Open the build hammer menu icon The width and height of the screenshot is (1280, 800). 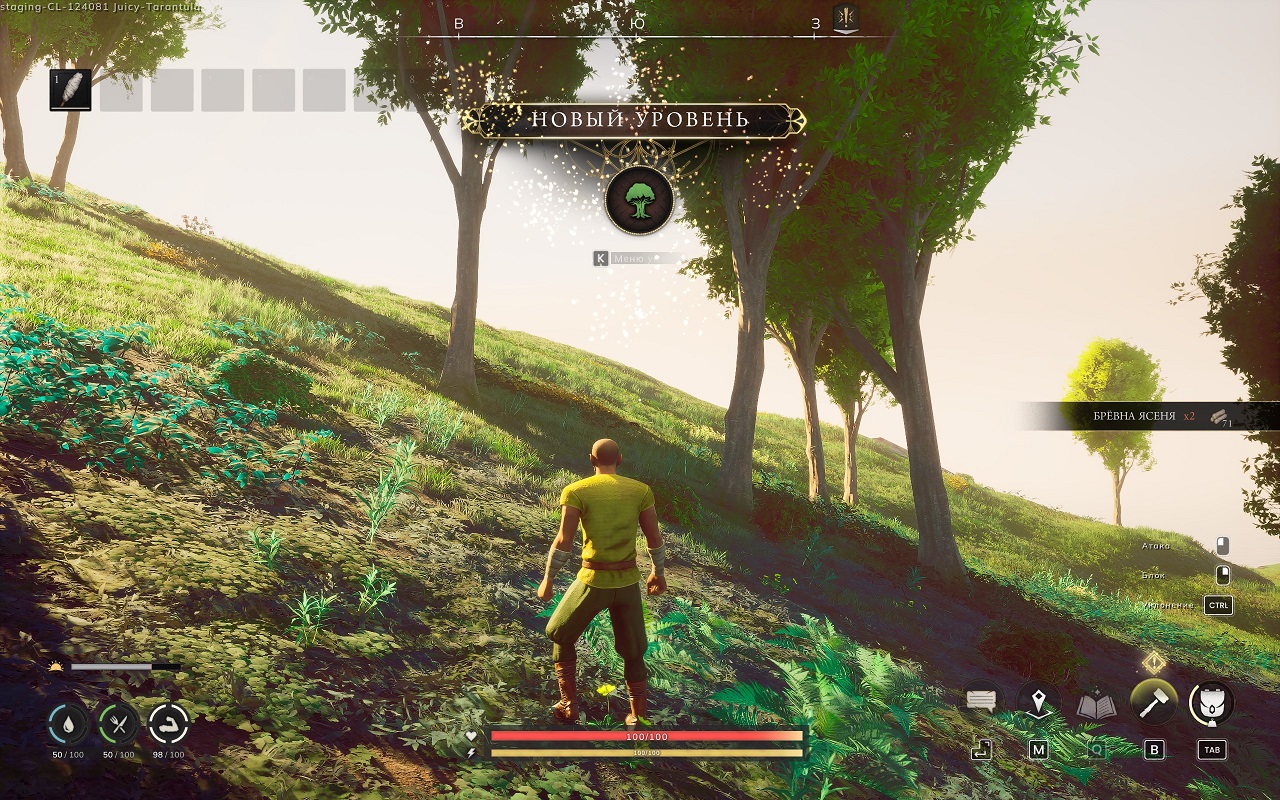(x=1154, y=702)
